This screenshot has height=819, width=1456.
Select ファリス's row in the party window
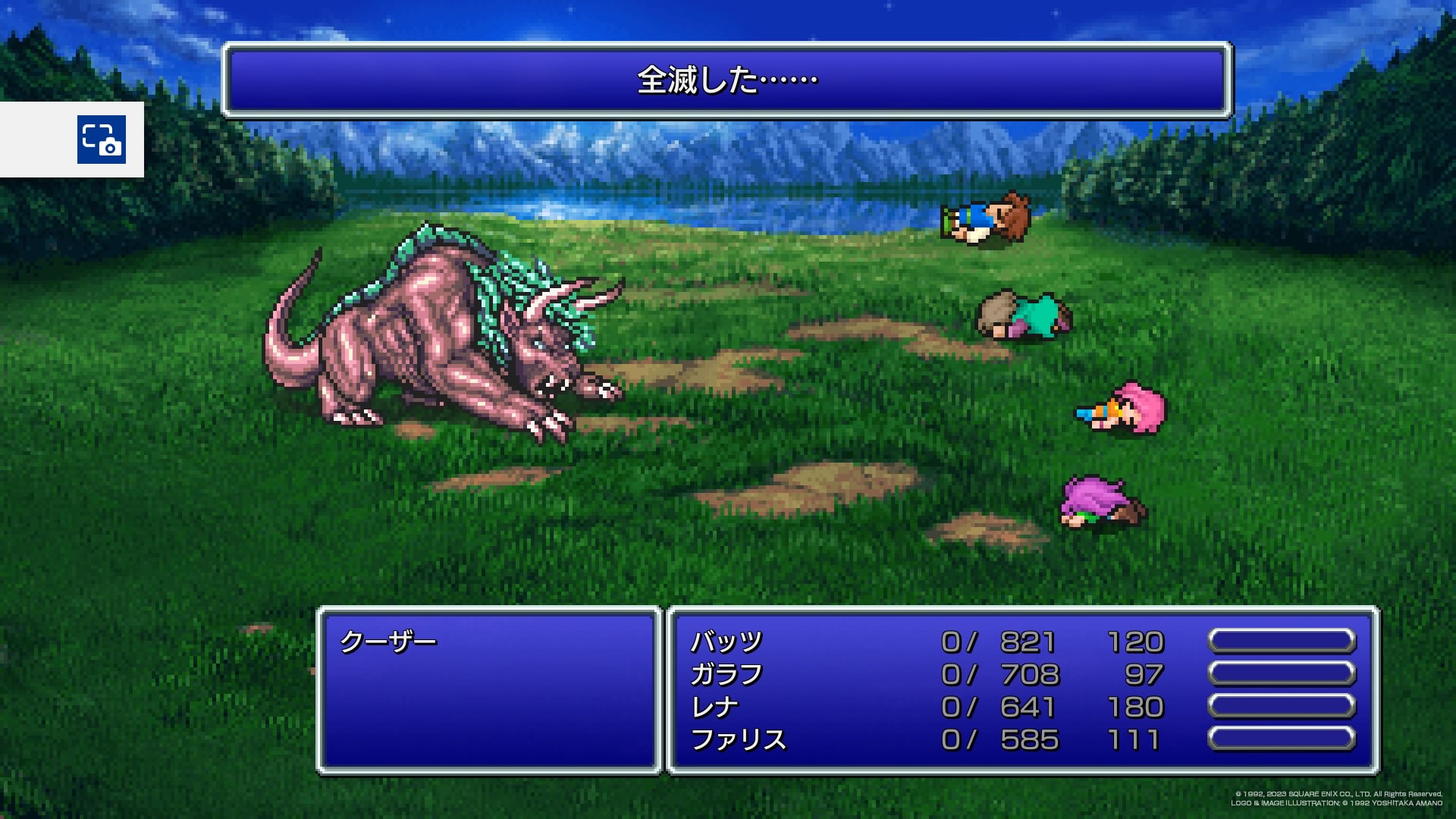[x=738, y=740]
